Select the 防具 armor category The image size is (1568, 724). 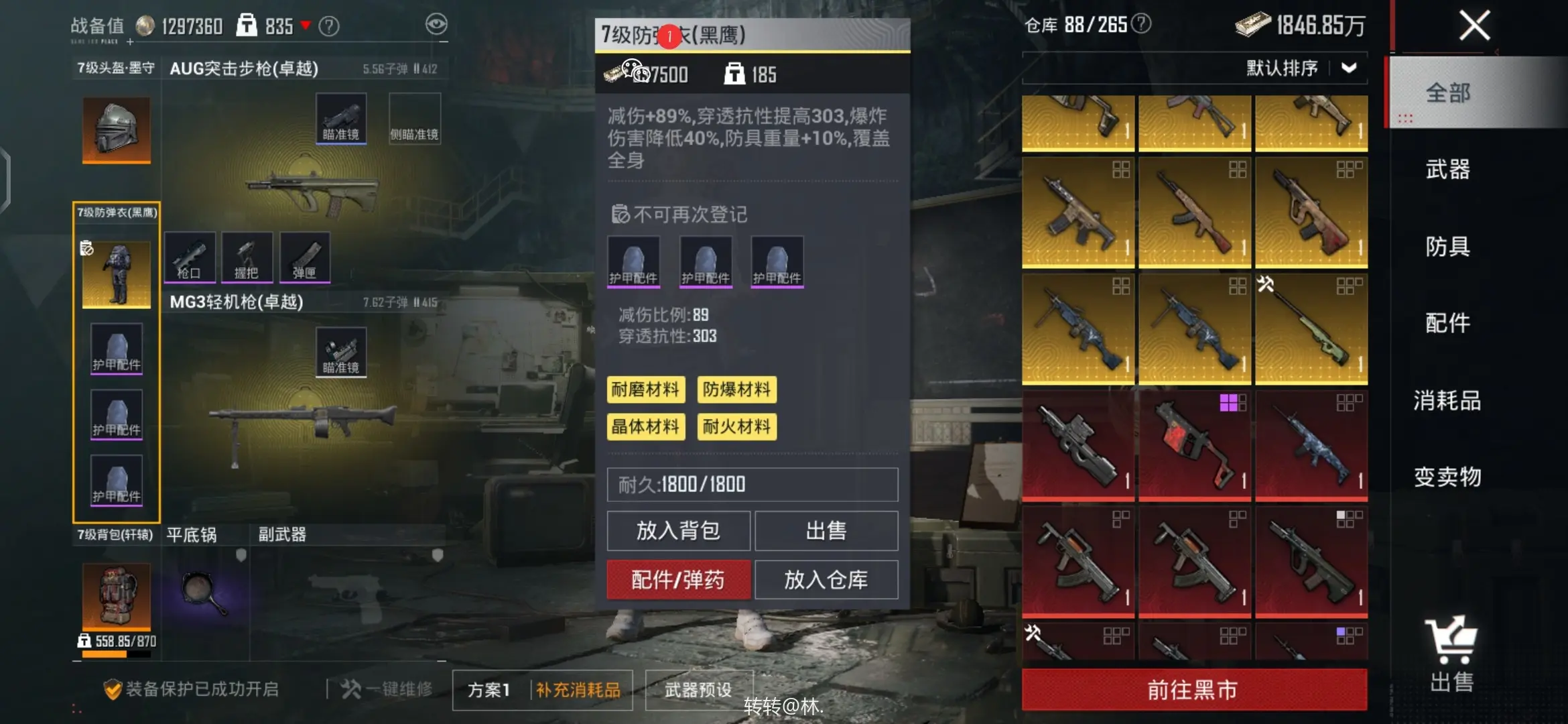pyautogui.click(x=1447, y=247)
